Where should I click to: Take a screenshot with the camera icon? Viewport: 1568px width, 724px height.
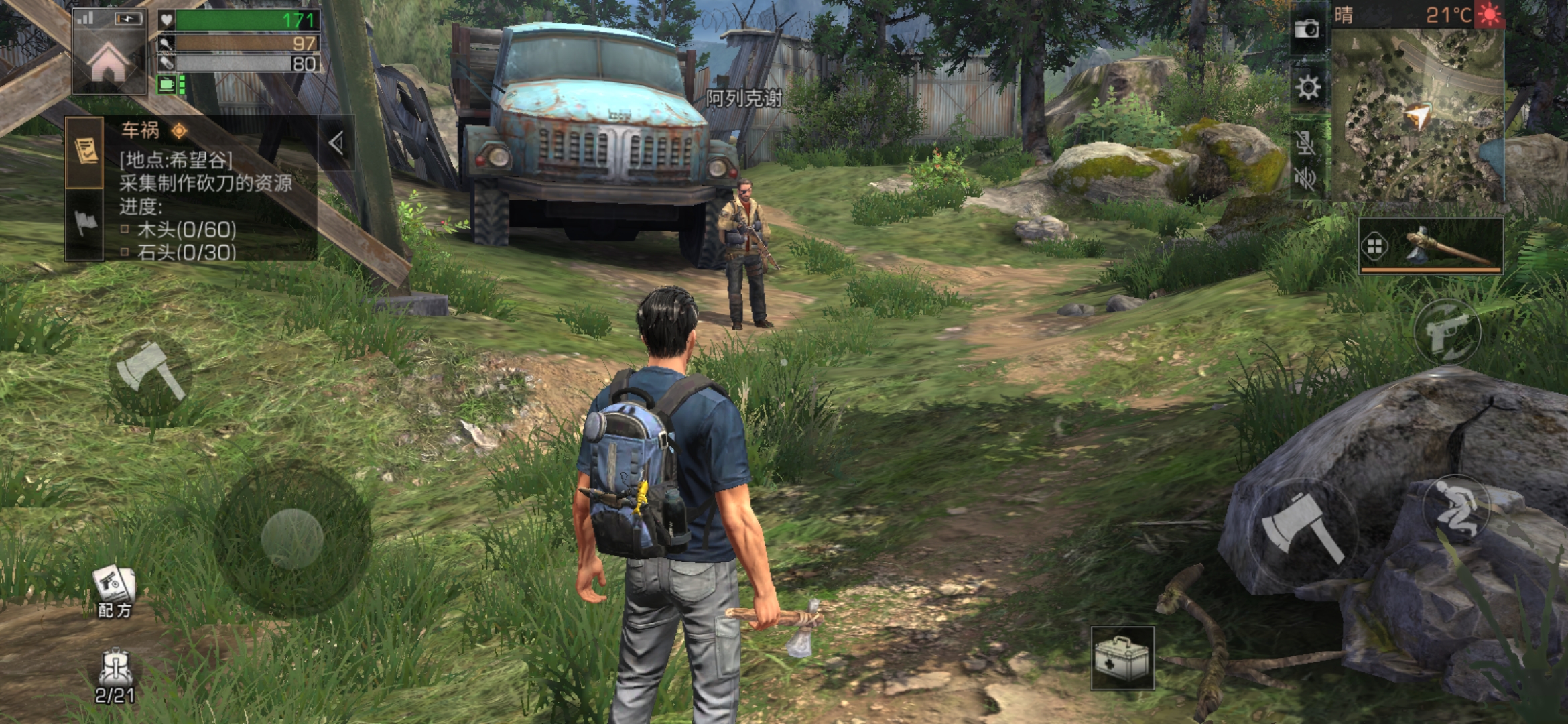click(x=1307, y=29)
